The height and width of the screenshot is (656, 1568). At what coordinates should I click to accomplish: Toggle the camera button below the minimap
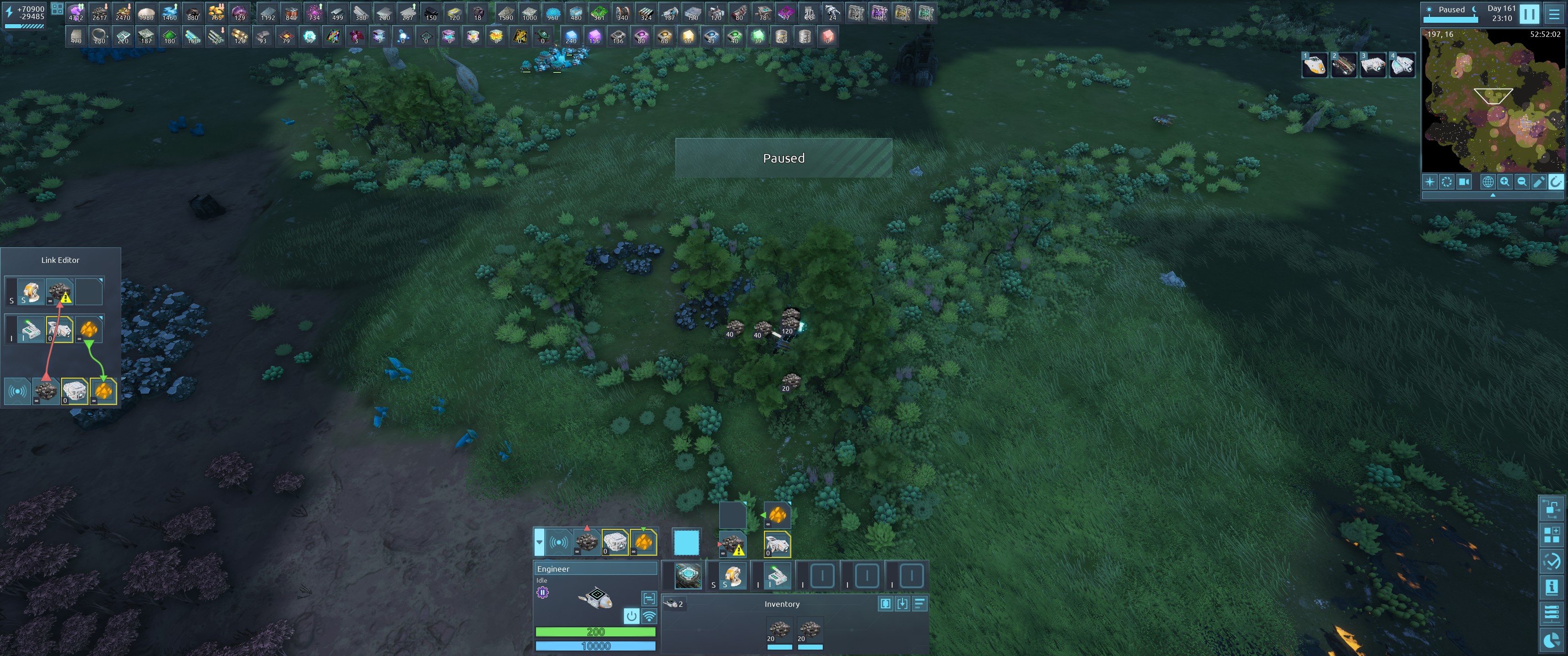click(1464, 182)
